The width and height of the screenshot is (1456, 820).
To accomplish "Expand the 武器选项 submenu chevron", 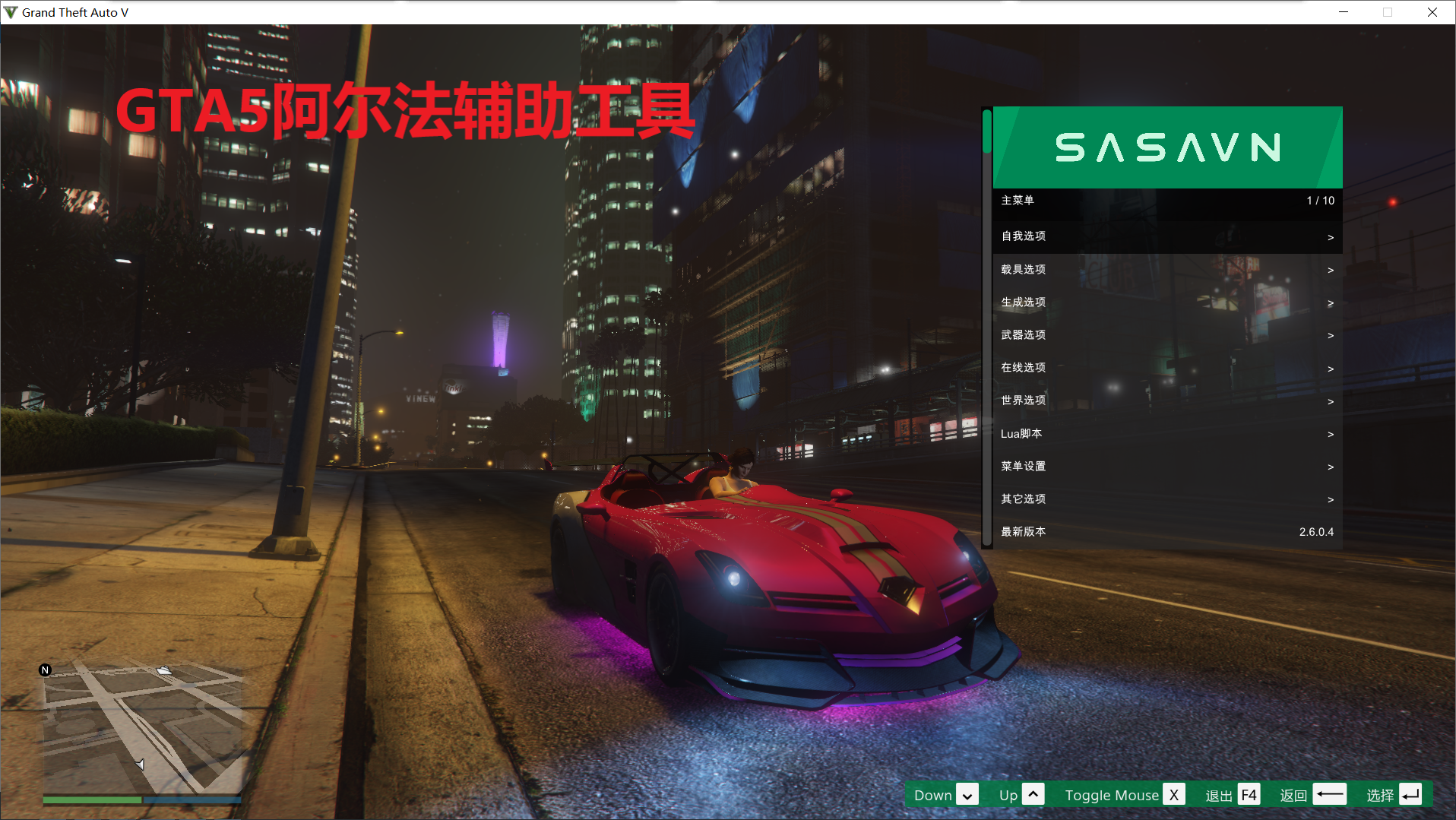I will coord(1330,335).
